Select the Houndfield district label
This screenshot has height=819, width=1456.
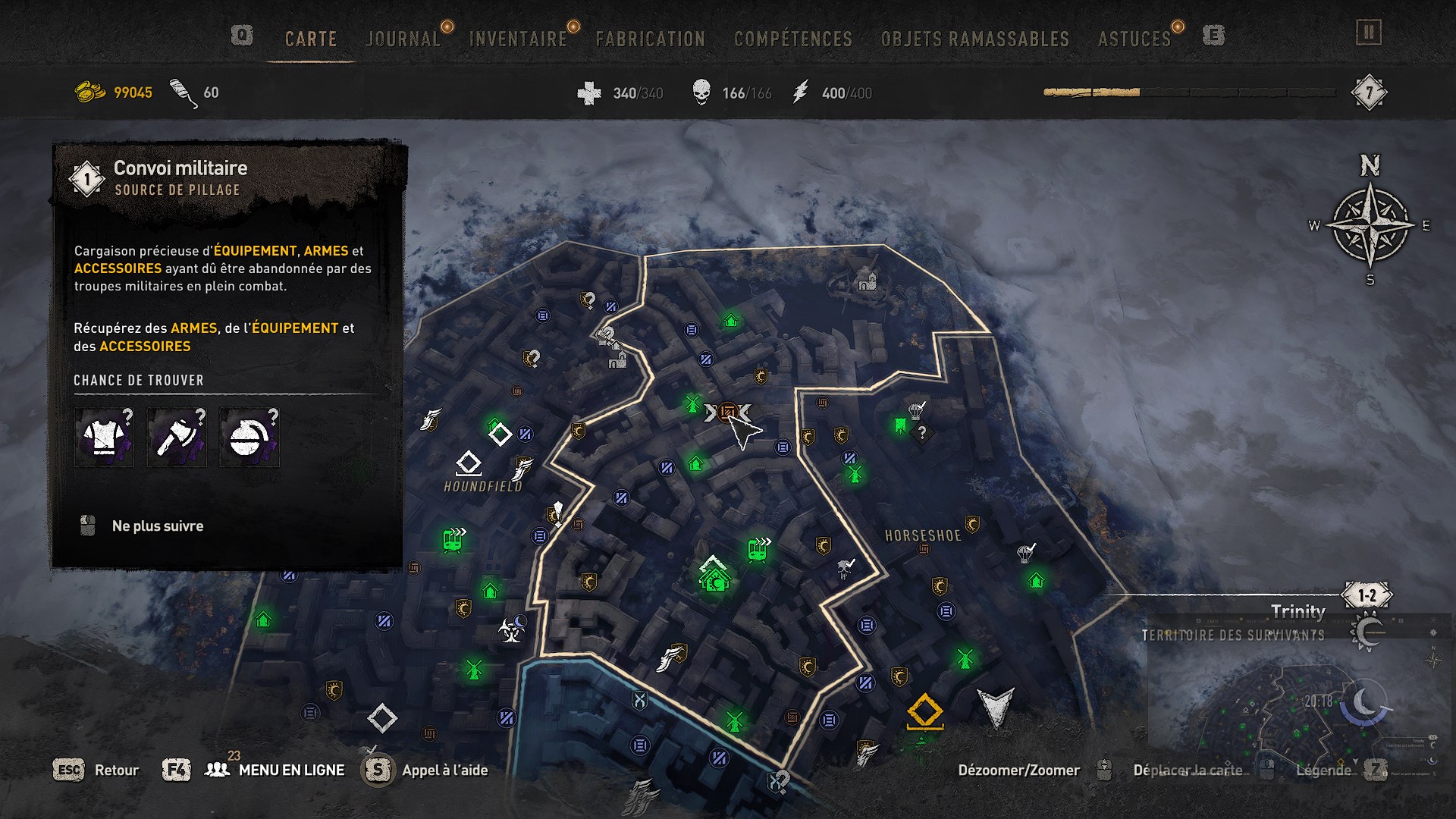(x=483, y=486)
